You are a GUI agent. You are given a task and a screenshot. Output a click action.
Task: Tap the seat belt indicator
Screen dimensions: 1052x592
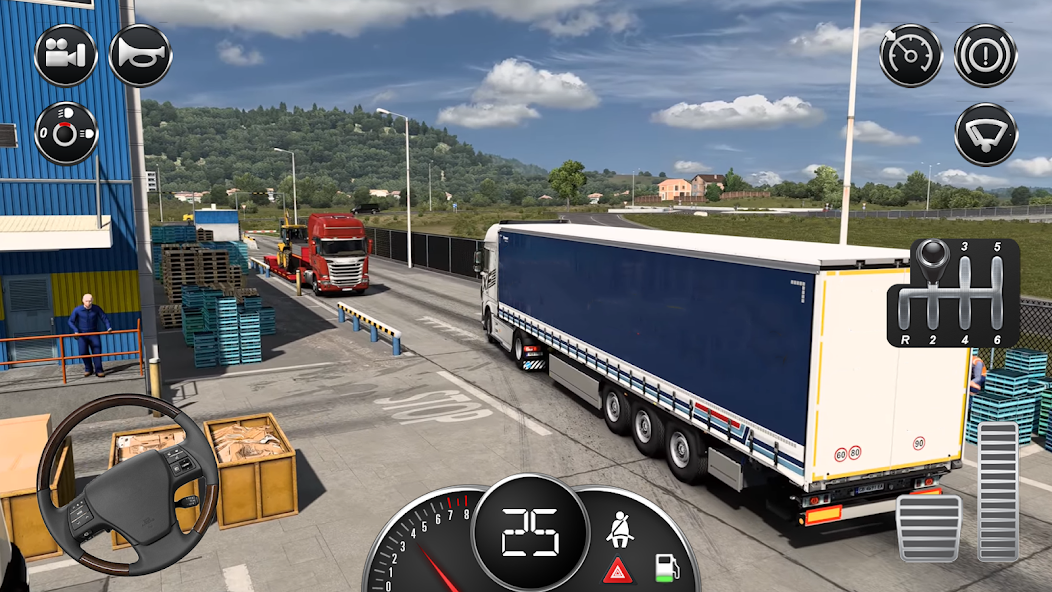point(619,527)
